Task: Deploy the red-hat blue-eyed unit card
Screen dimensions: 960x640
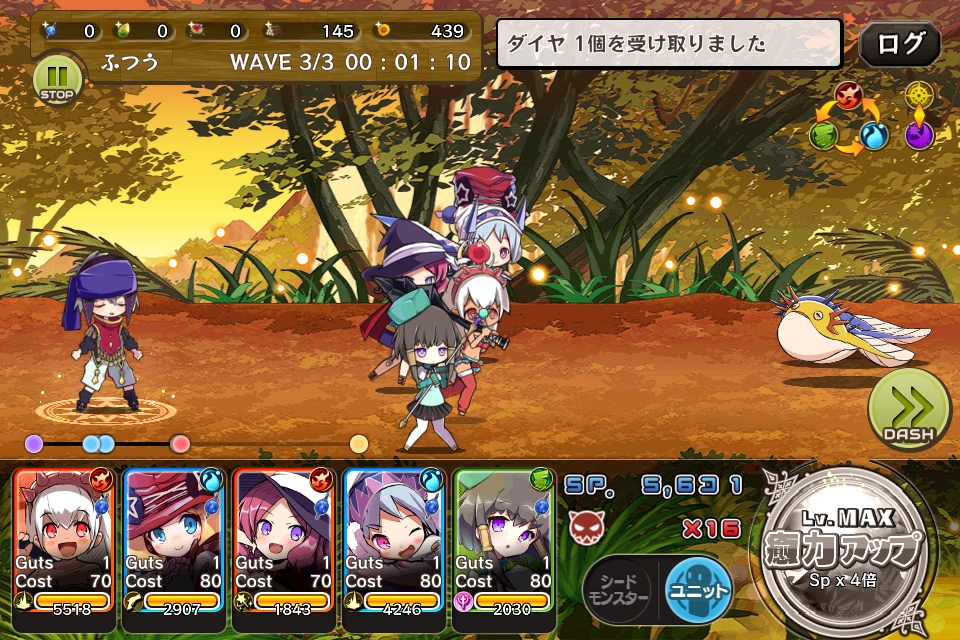Action: point(173,540)
